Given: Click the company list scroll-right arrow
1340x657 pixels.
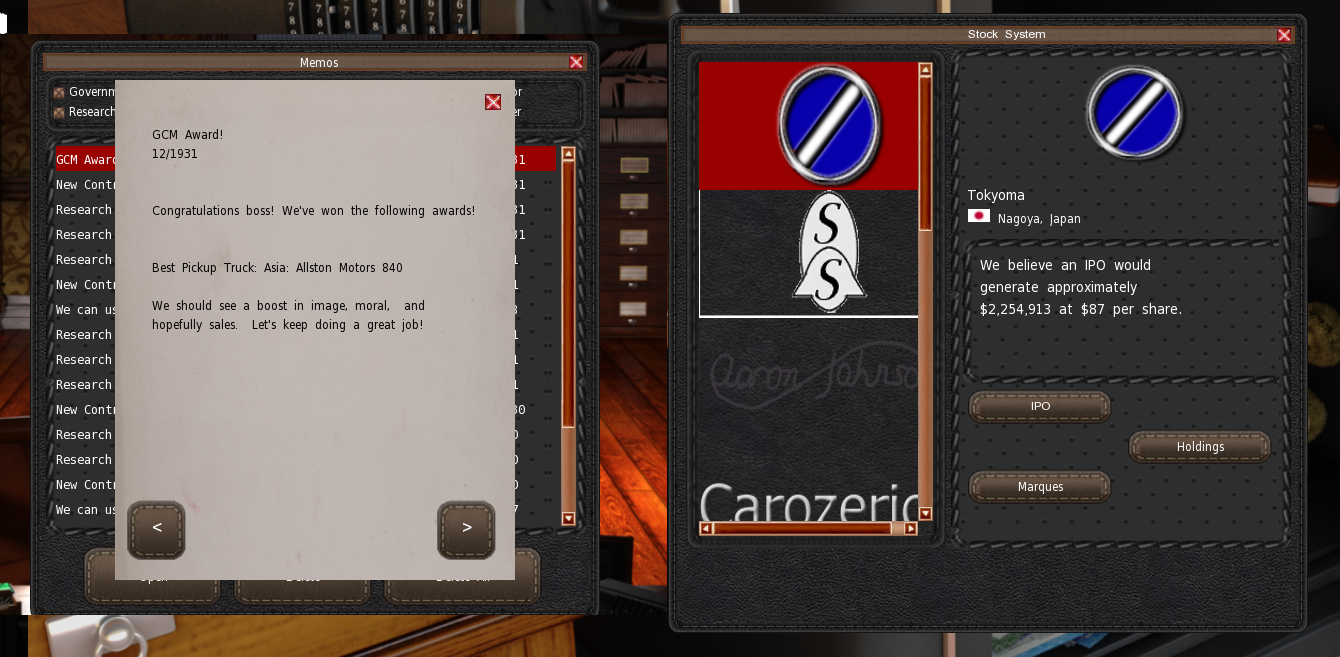Looking at the screenshot, I should coord(910,529).
